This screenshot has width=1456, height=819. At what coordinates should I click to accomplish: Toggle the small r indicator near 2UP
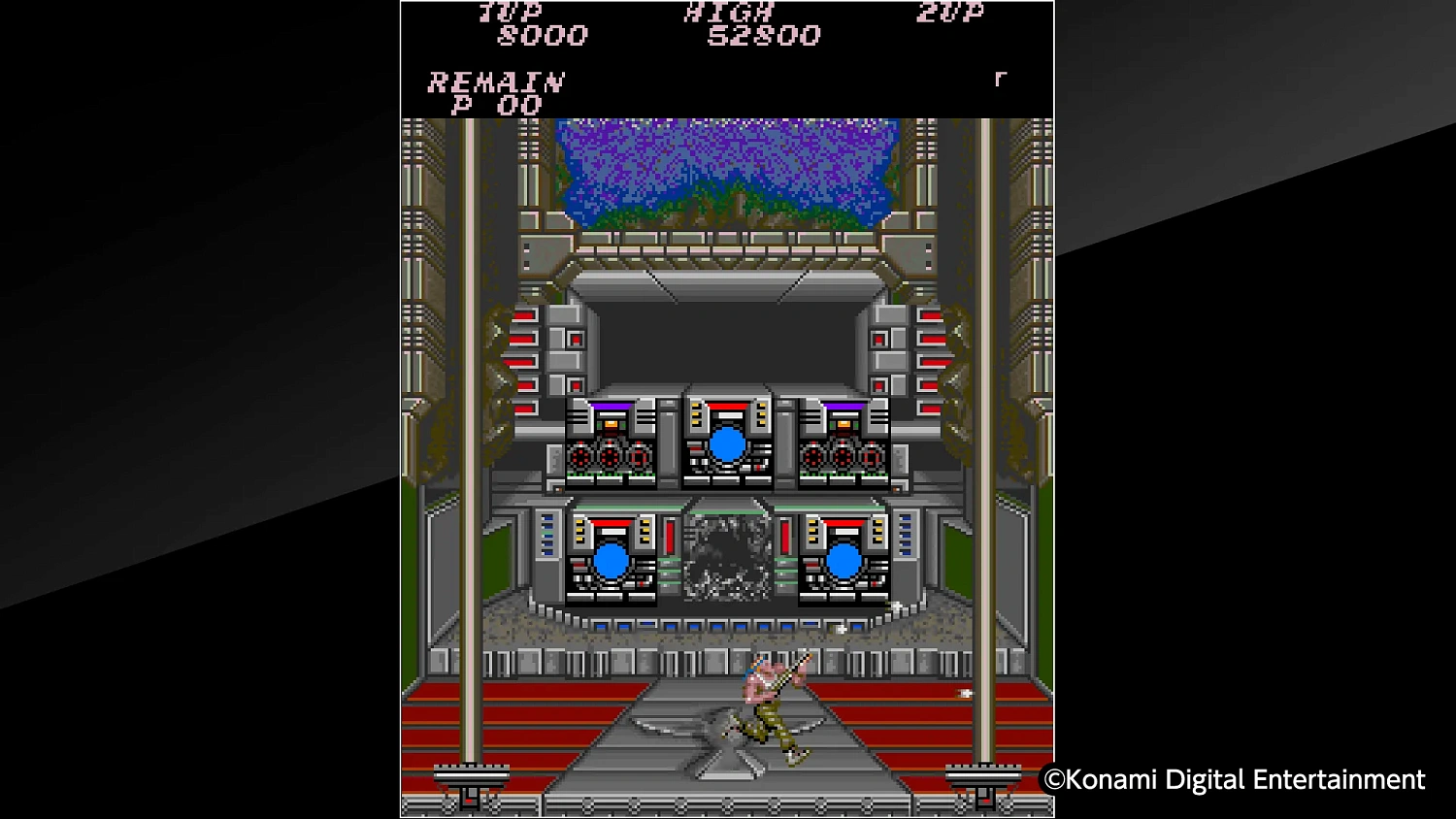pos(1002,78)
